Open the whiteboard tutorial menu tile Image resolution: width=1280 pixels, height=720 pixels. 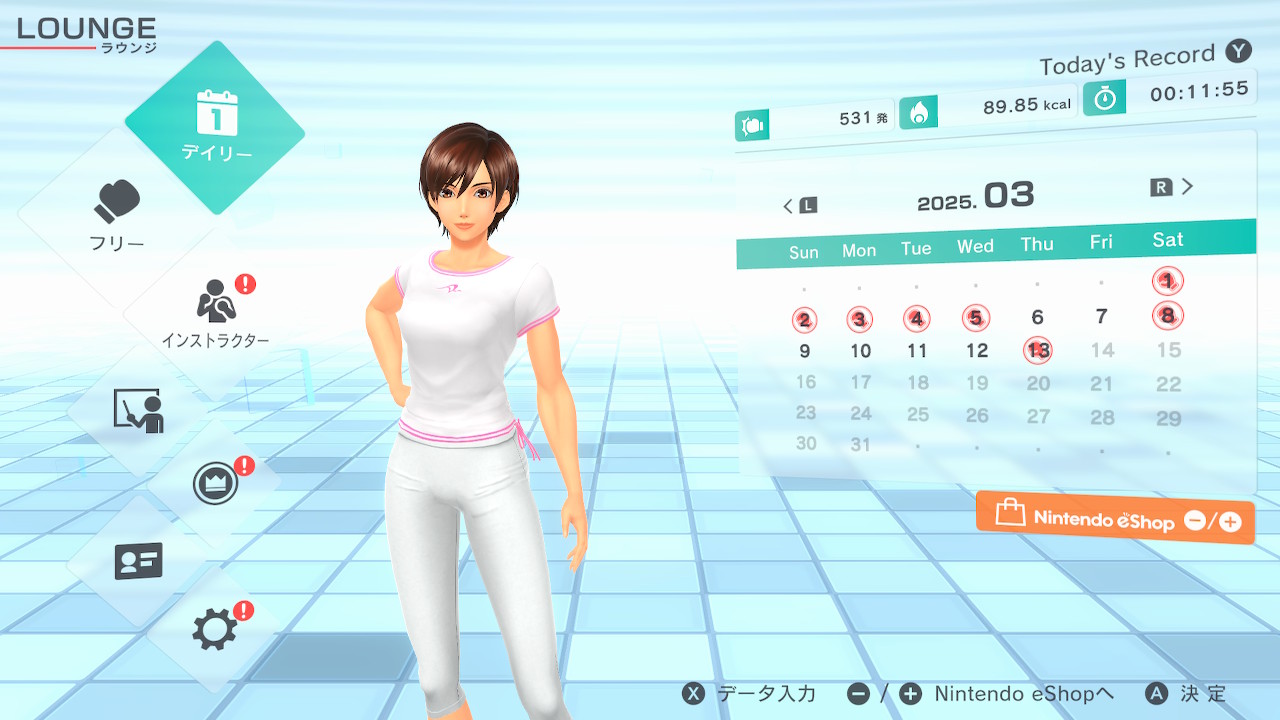(138, 409)
